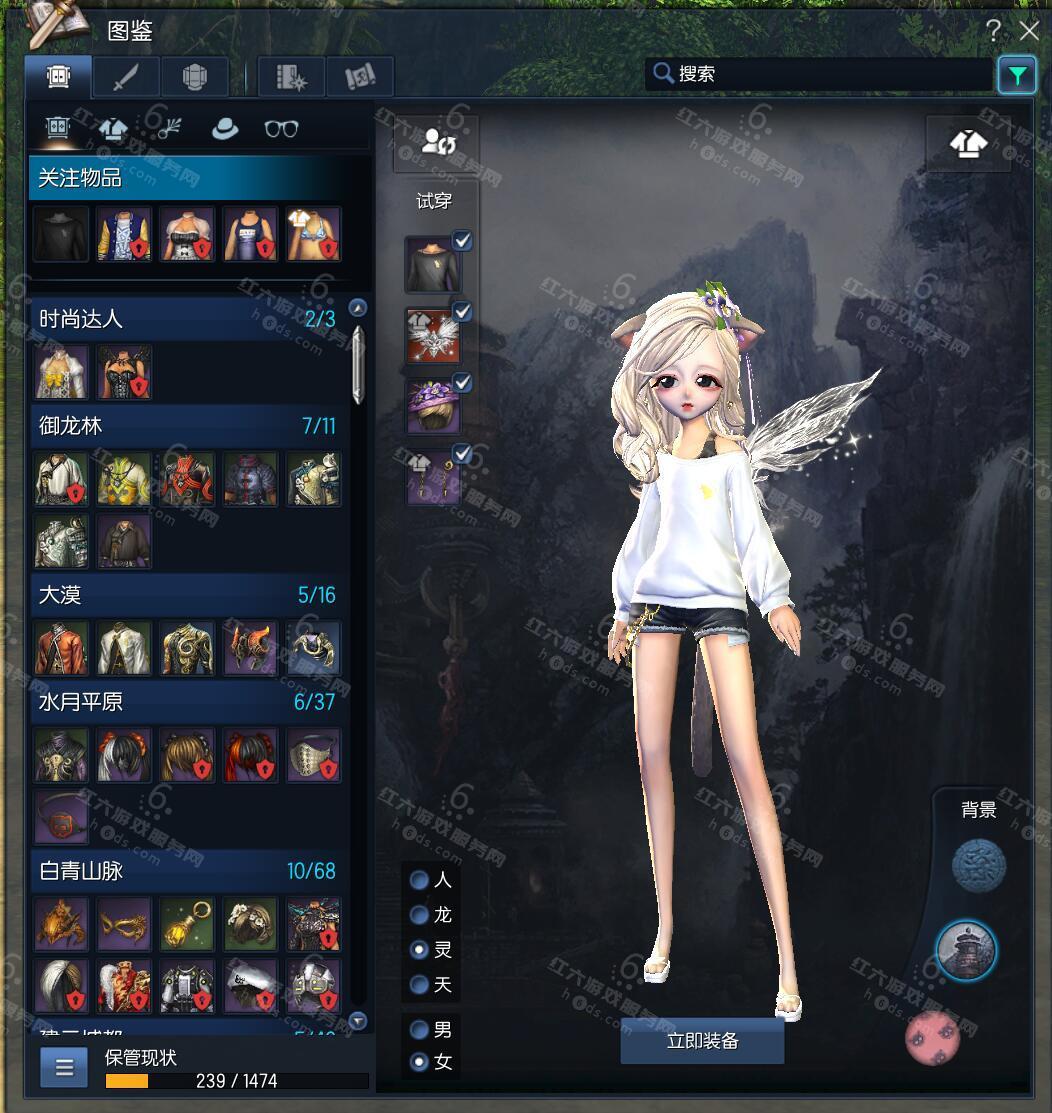Choose the 女 gender option

pos(420,1062)
